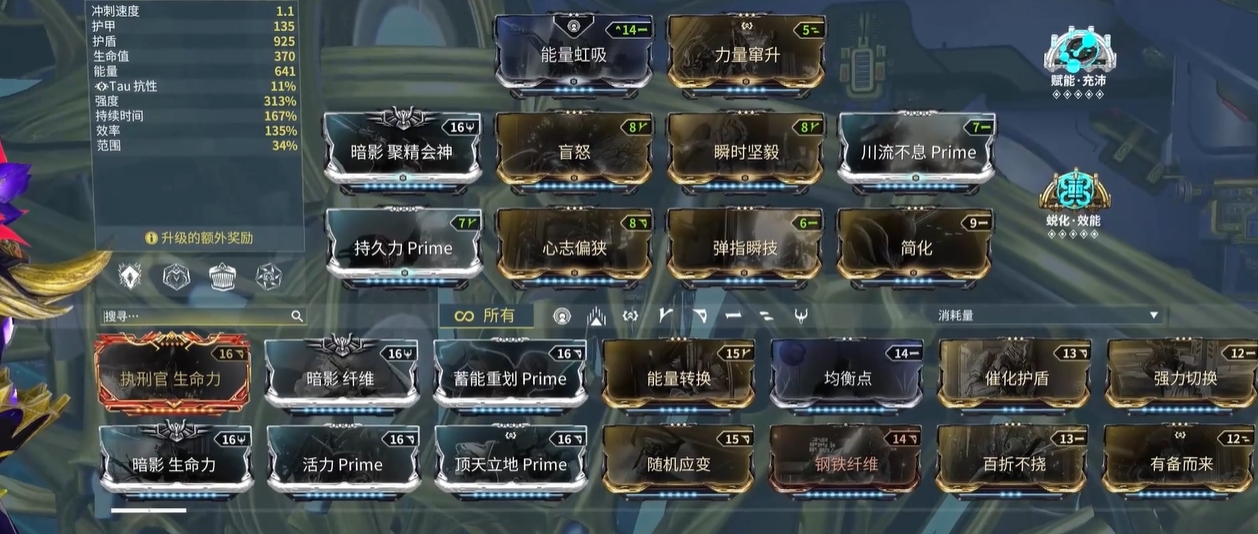Click the 力量窜升 exilus mod
The image size is (1258, 534).
pos(746,54)
